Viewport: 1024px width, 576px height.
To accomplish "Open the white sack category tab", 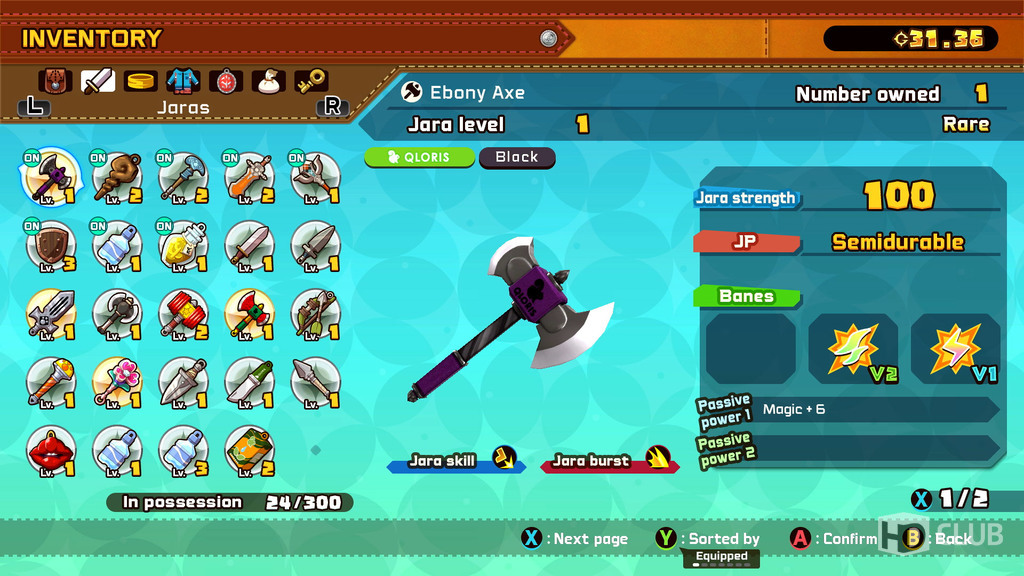I will (268, 80).
